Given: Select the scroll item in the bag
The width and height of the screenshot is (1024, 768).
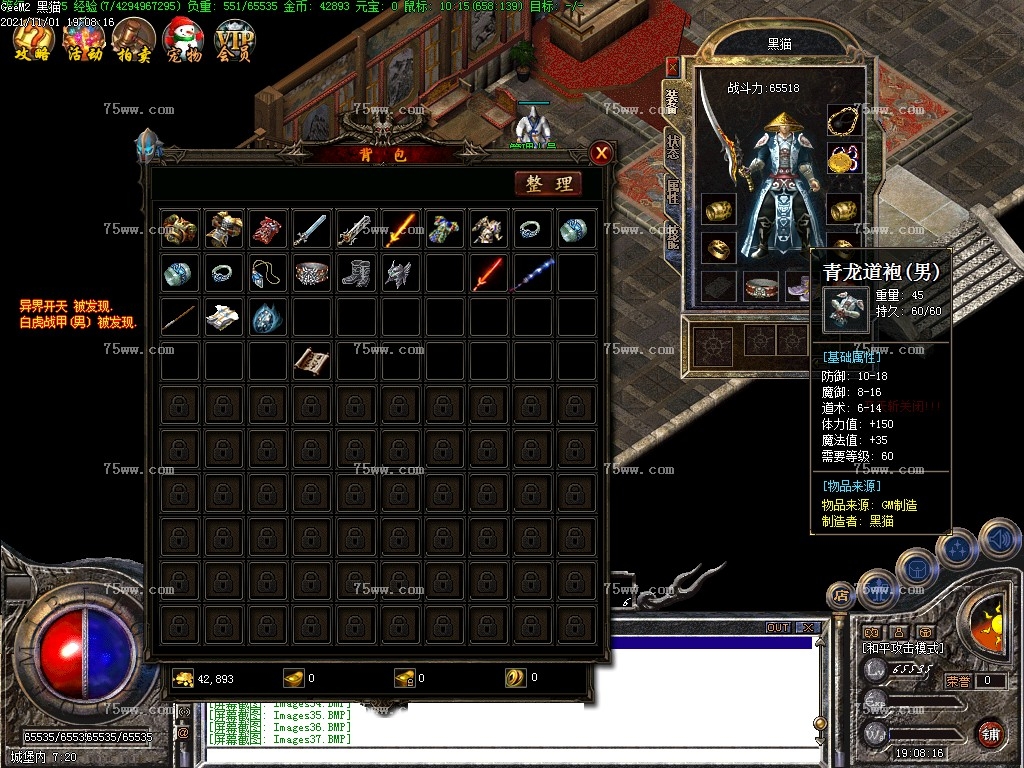Looking at the screenshot, I should (x=312, y=361).
